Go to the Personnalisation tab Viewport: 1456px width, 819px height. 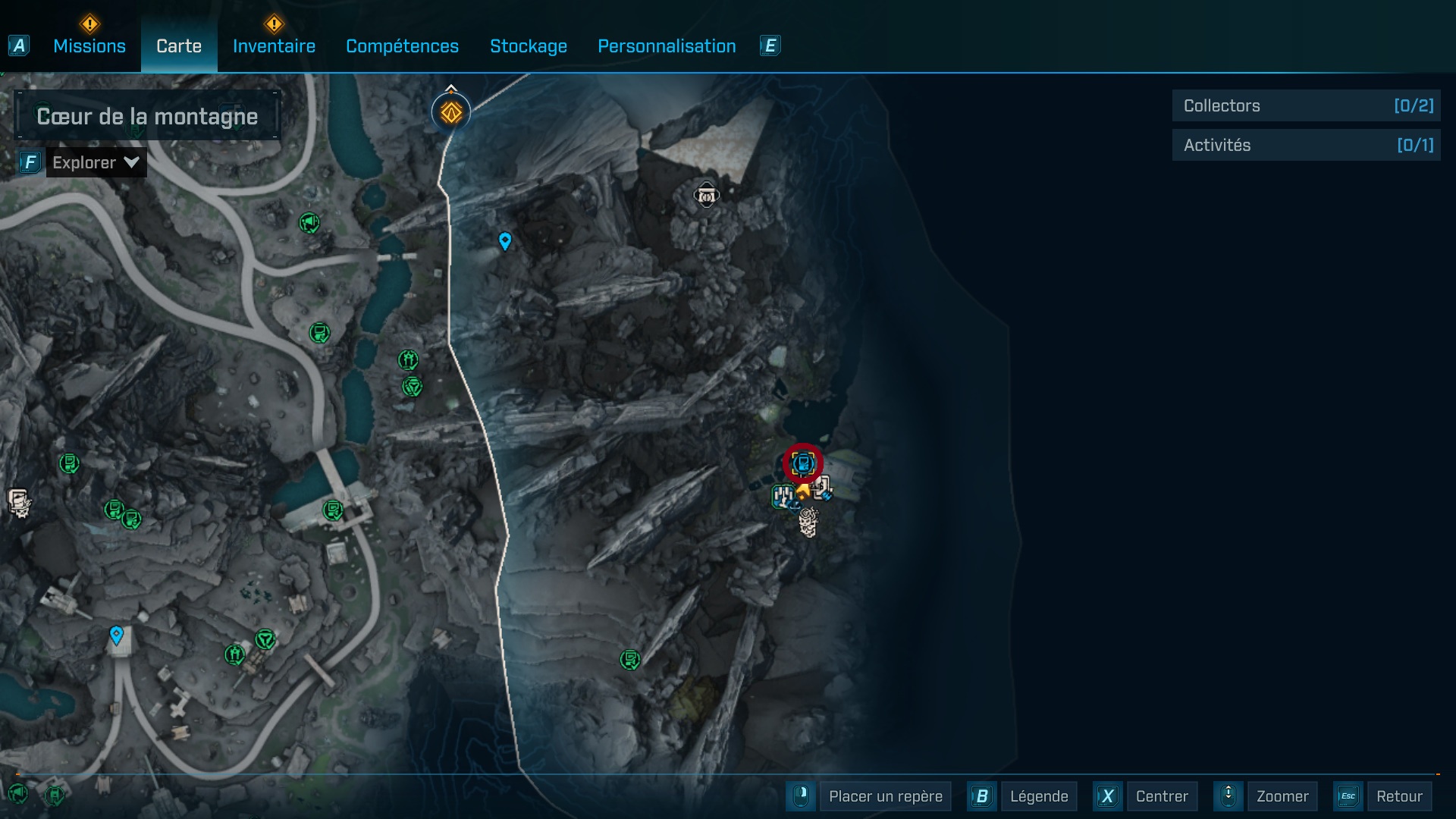(x=667, y=46)
